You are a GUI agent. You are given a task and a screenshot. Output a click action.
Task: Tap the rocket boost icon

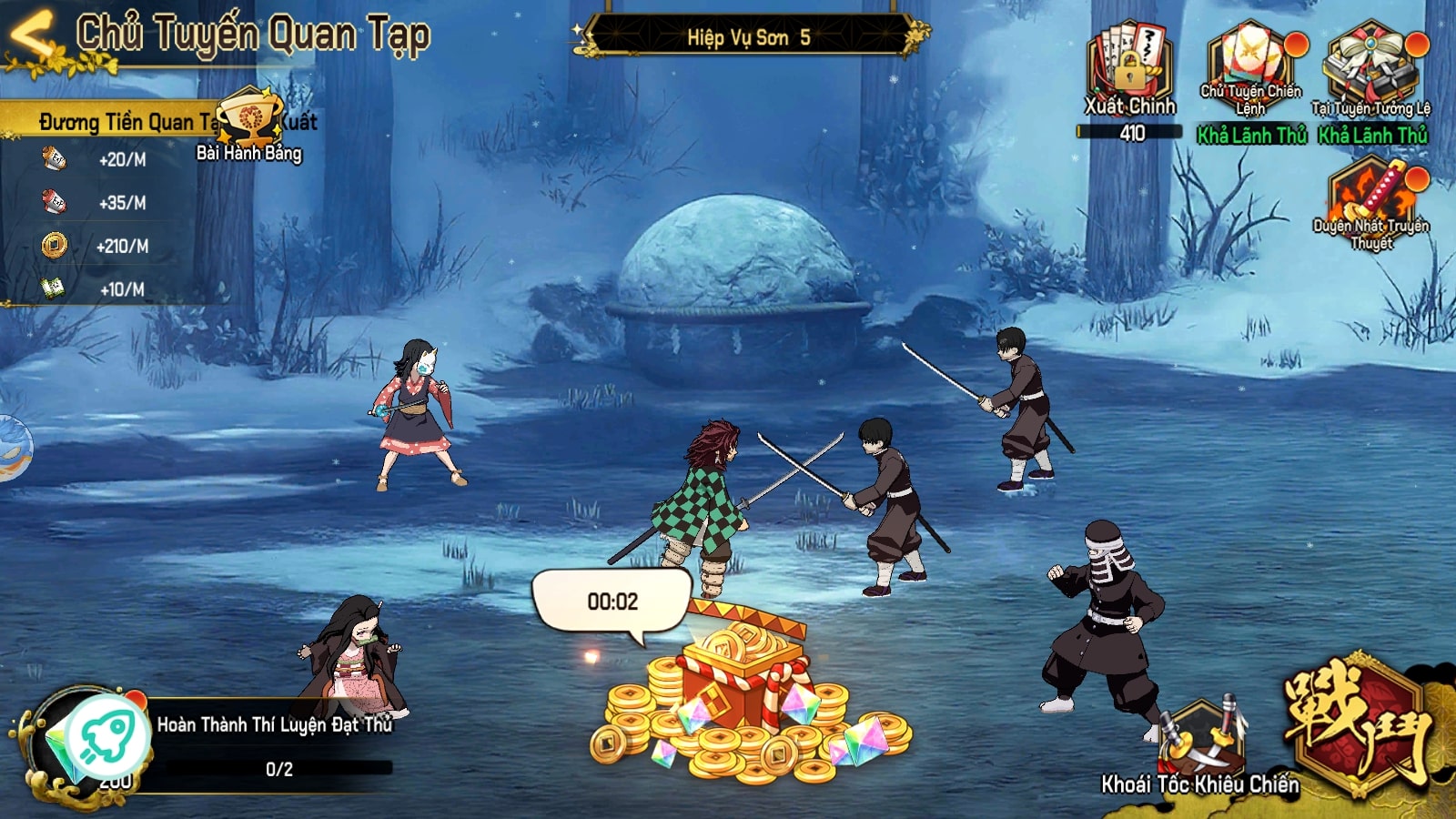click(107, 735)
